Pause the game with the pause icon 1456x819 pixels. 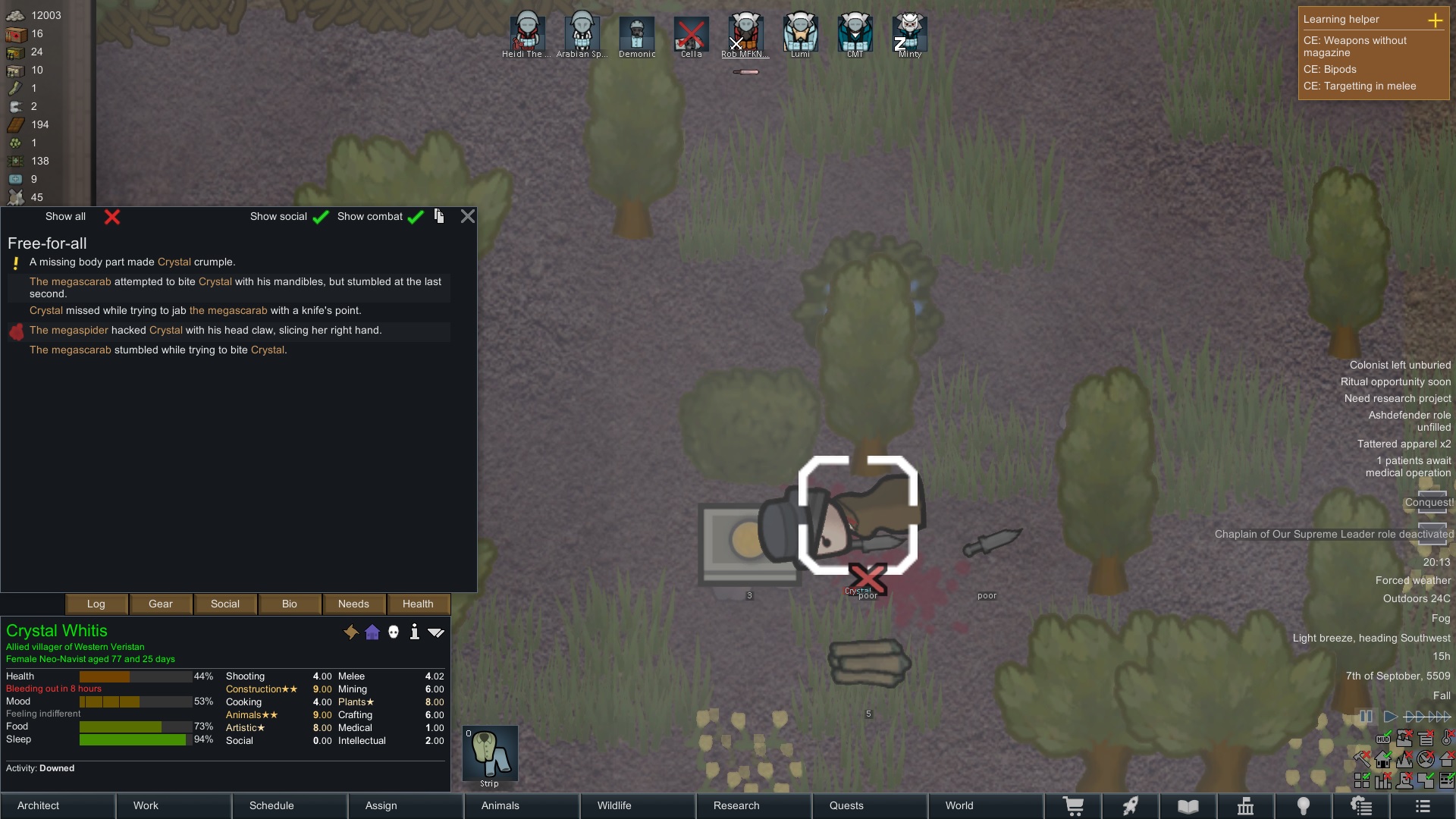[1367, 716]
